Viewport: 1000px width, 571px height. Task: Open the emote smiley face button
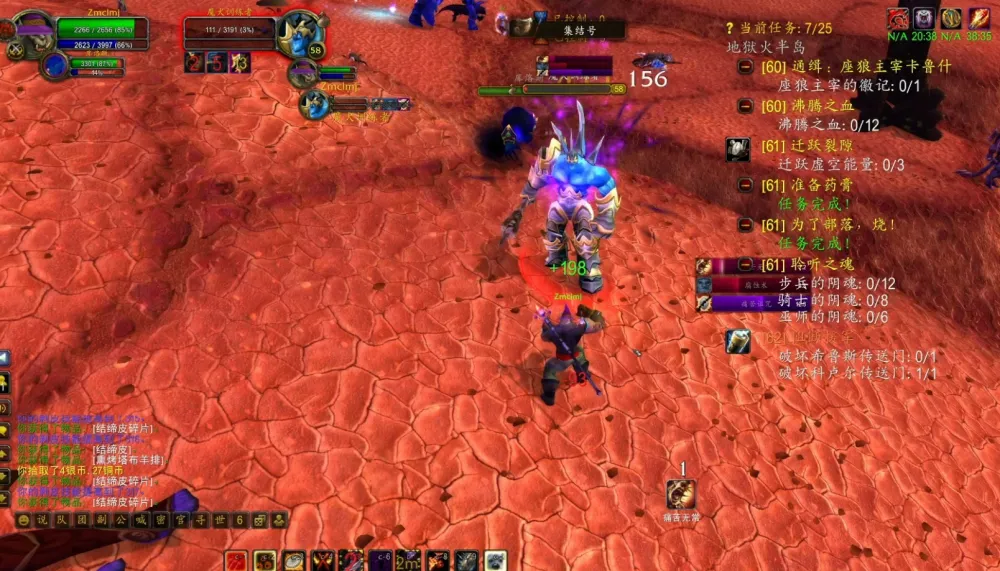tap(23, 520)
